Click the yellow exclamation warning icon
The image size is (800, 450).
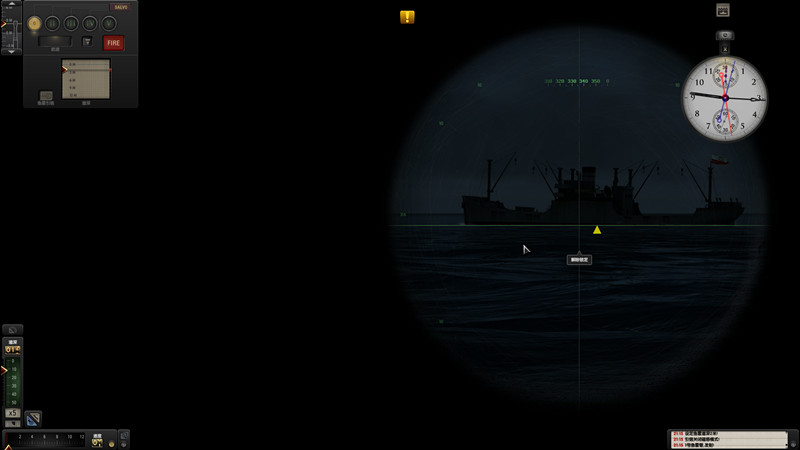407,17
